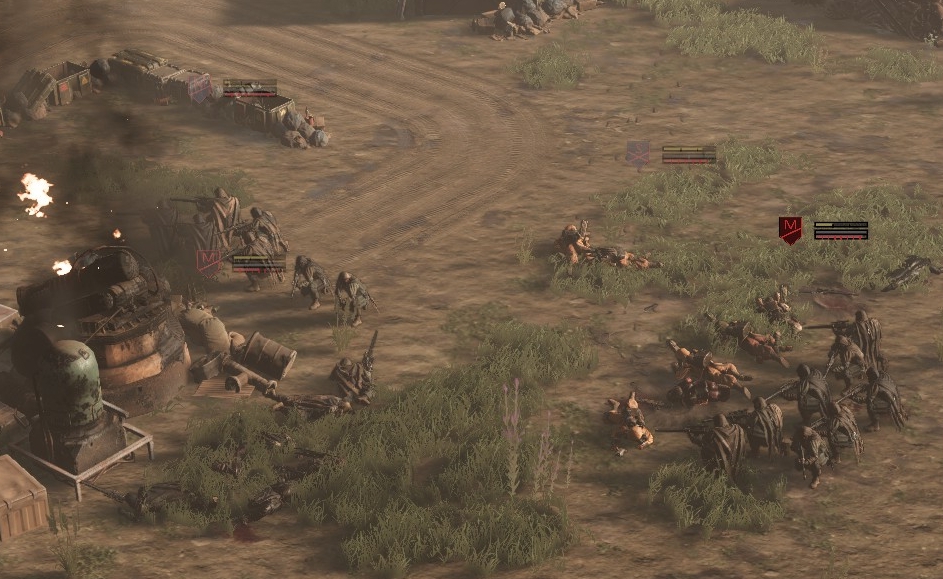Screen dimensions: 943x579
Task: Click the faded M shield above the riflemen
Action: pos(208,262)
